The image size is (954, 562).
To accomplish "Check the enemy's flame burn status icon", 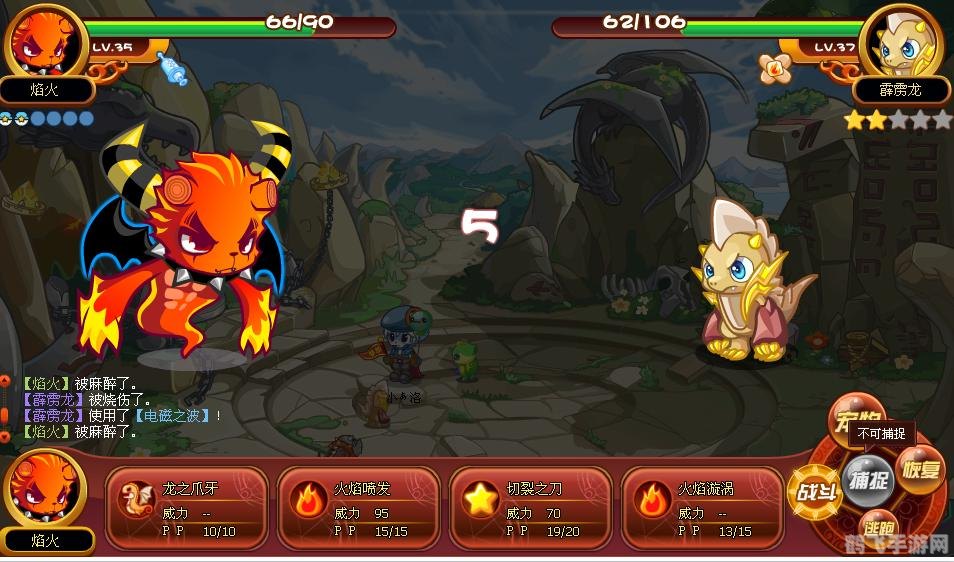I will click(773, 68).
